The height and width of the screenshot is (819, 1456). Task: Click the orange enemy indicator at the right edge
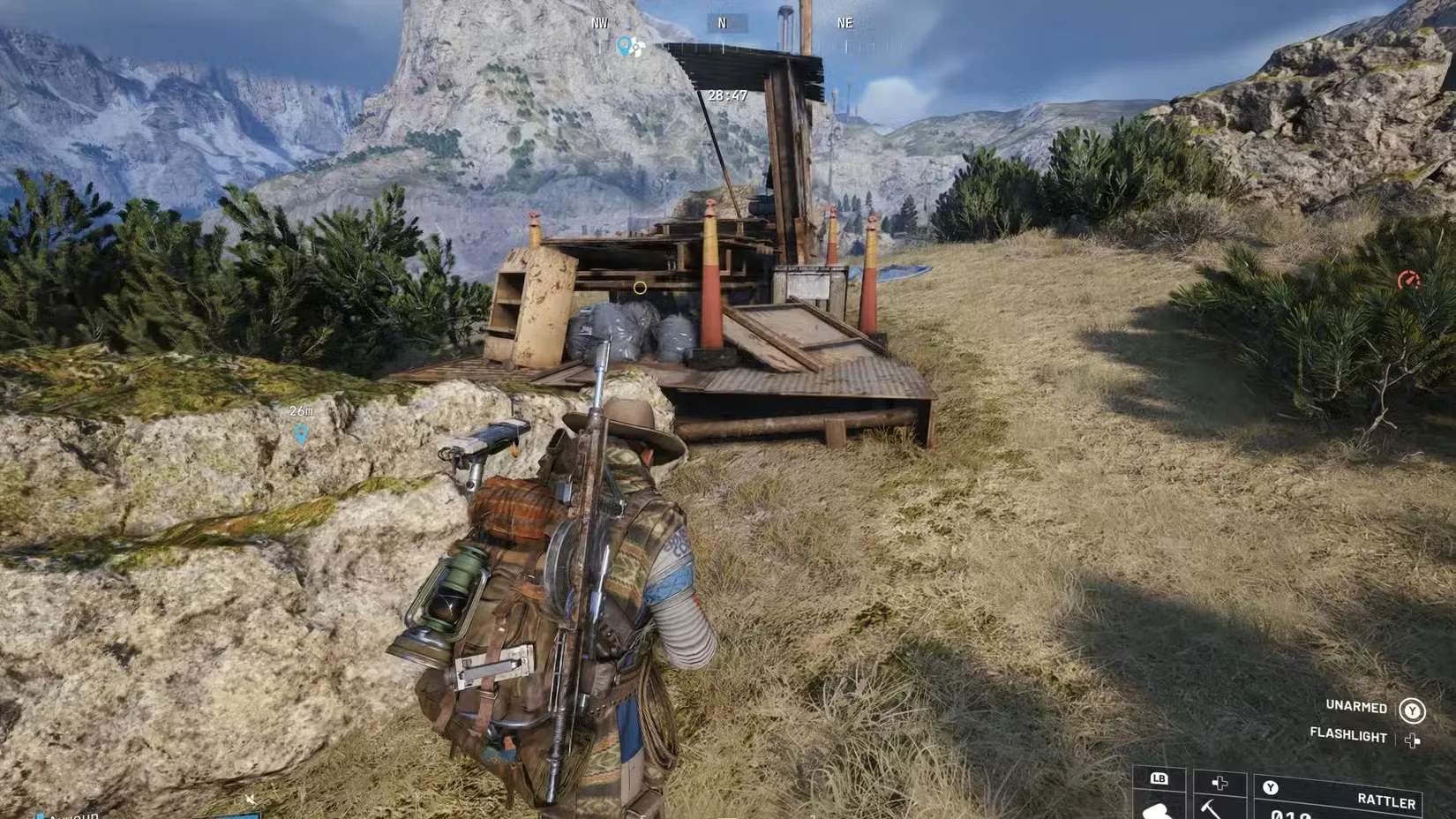1407,281
